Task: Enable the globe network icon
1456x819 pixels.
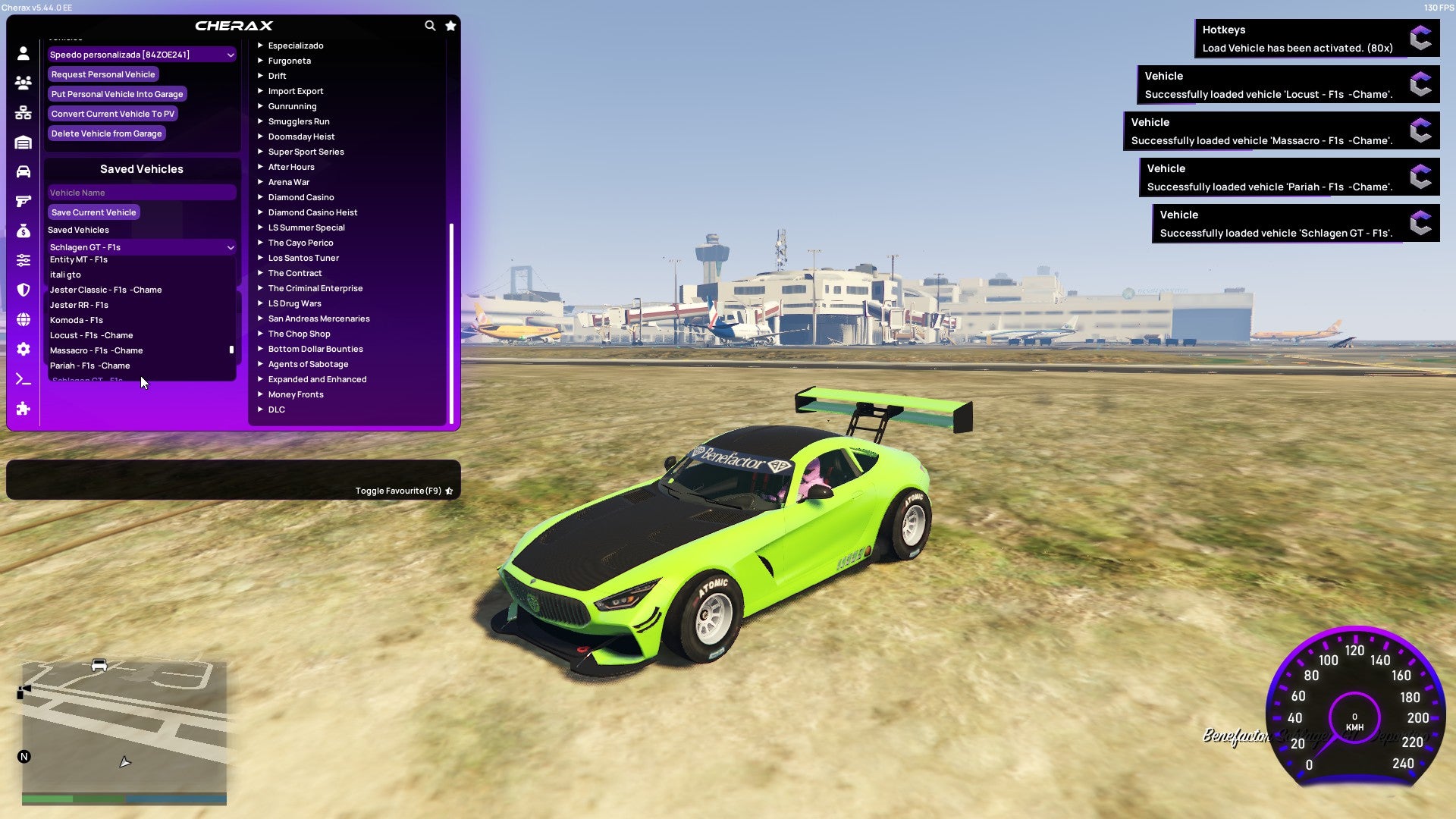Action: click(x=23, y=318)
